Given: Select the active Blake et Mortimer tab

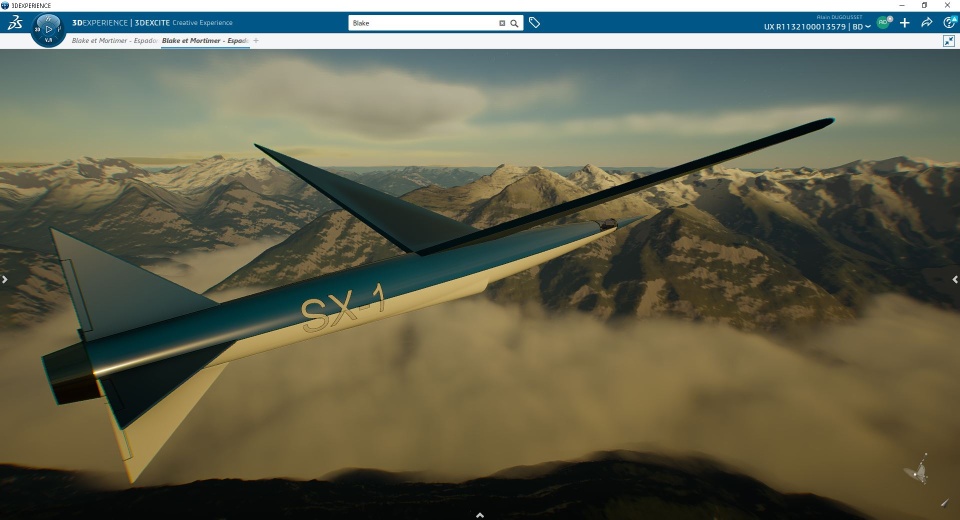Looking at the screenshot, I should tap(205, 41).
